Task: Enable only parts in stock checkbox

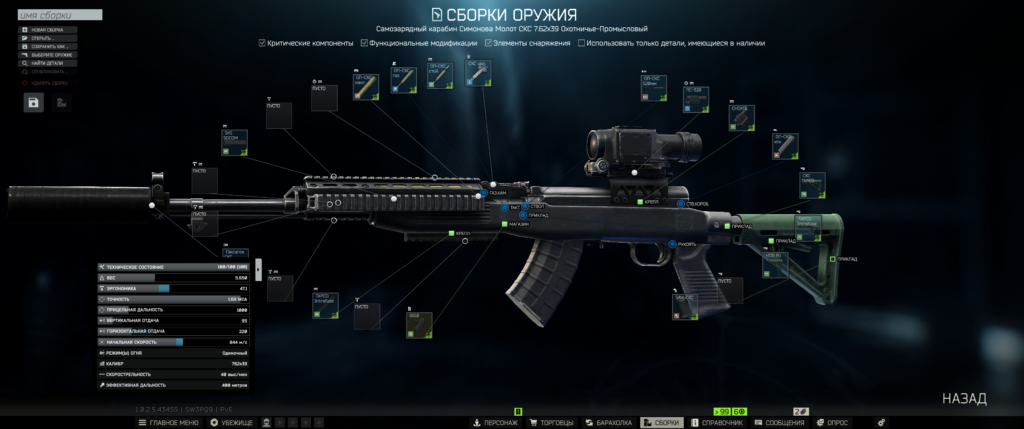Action: click(581, 43)
